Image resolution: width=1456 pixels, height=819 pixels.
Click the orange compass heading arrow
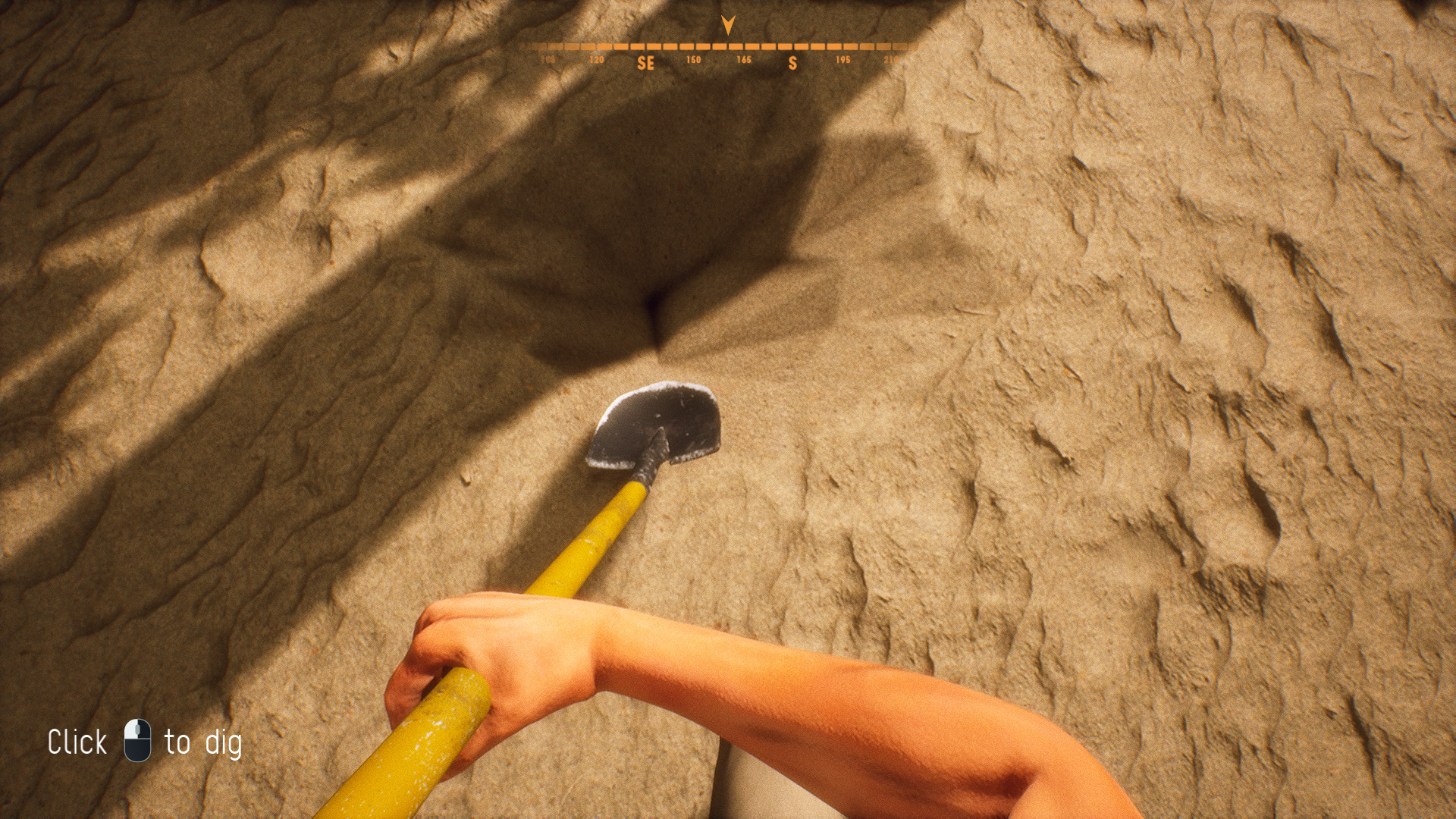726,27
